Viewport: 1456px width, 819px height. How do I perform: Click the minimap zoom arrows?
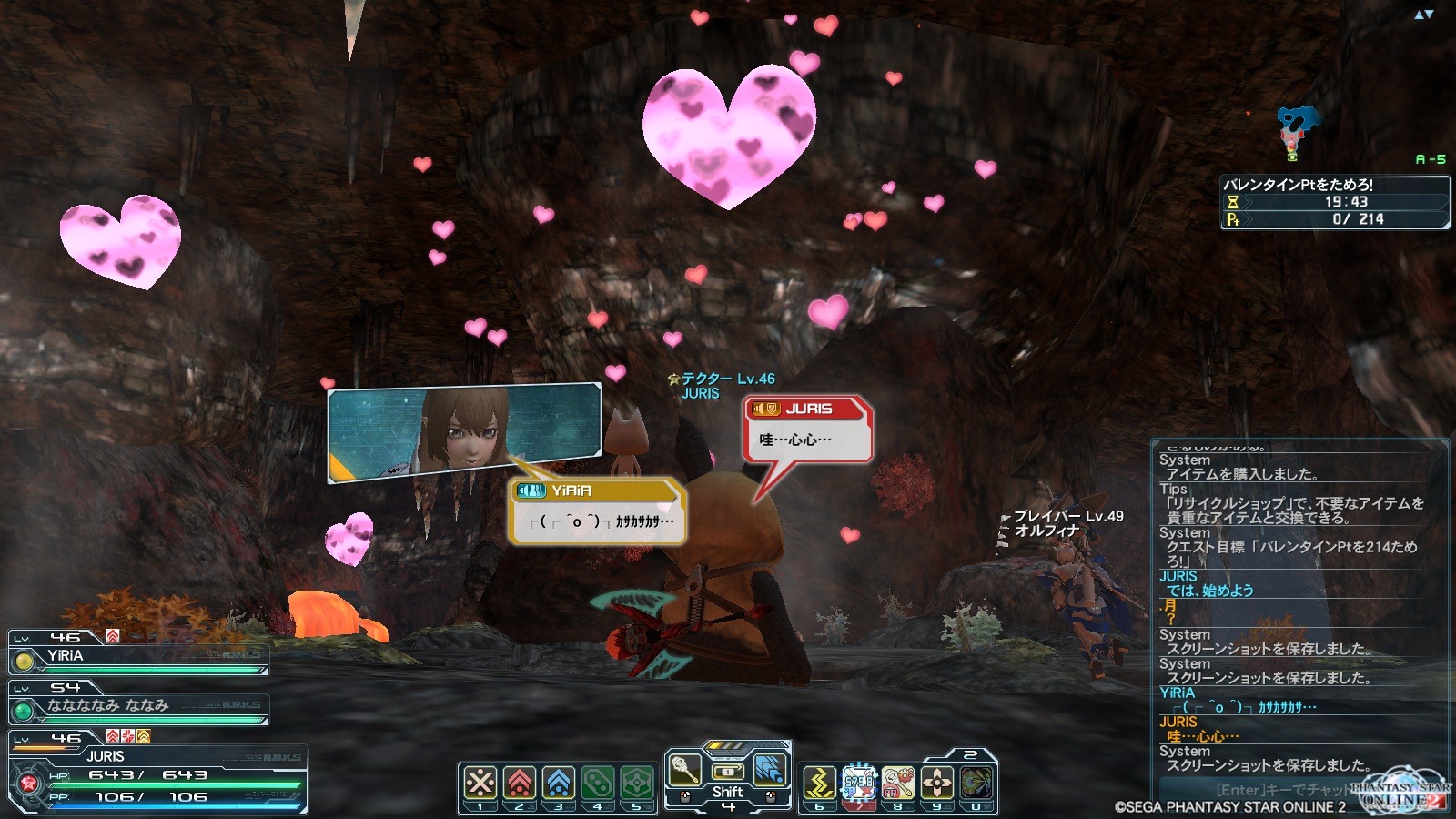pos(1423,15)
